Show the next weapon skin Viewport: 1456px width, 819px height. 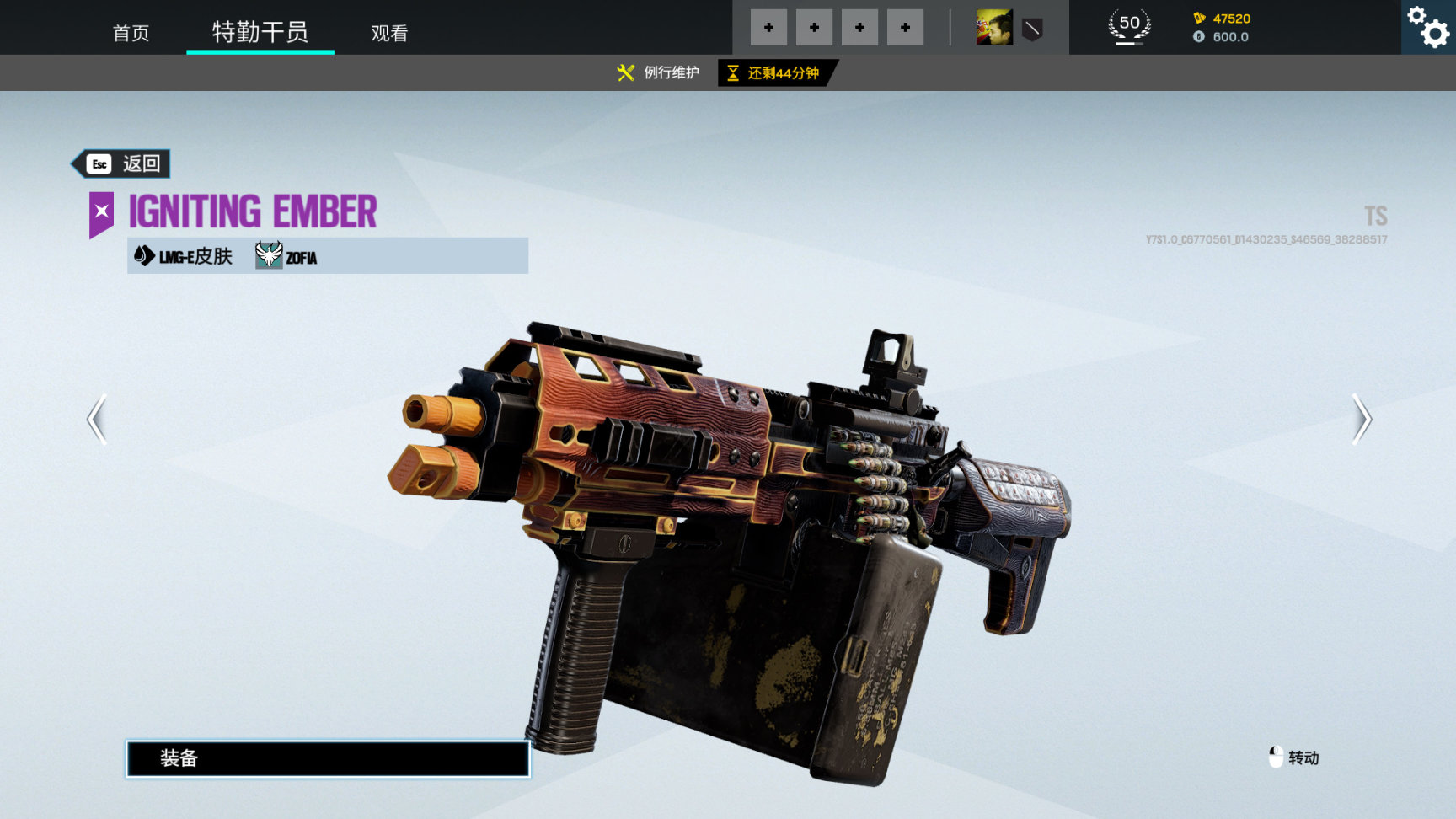tap(1361, 419)
